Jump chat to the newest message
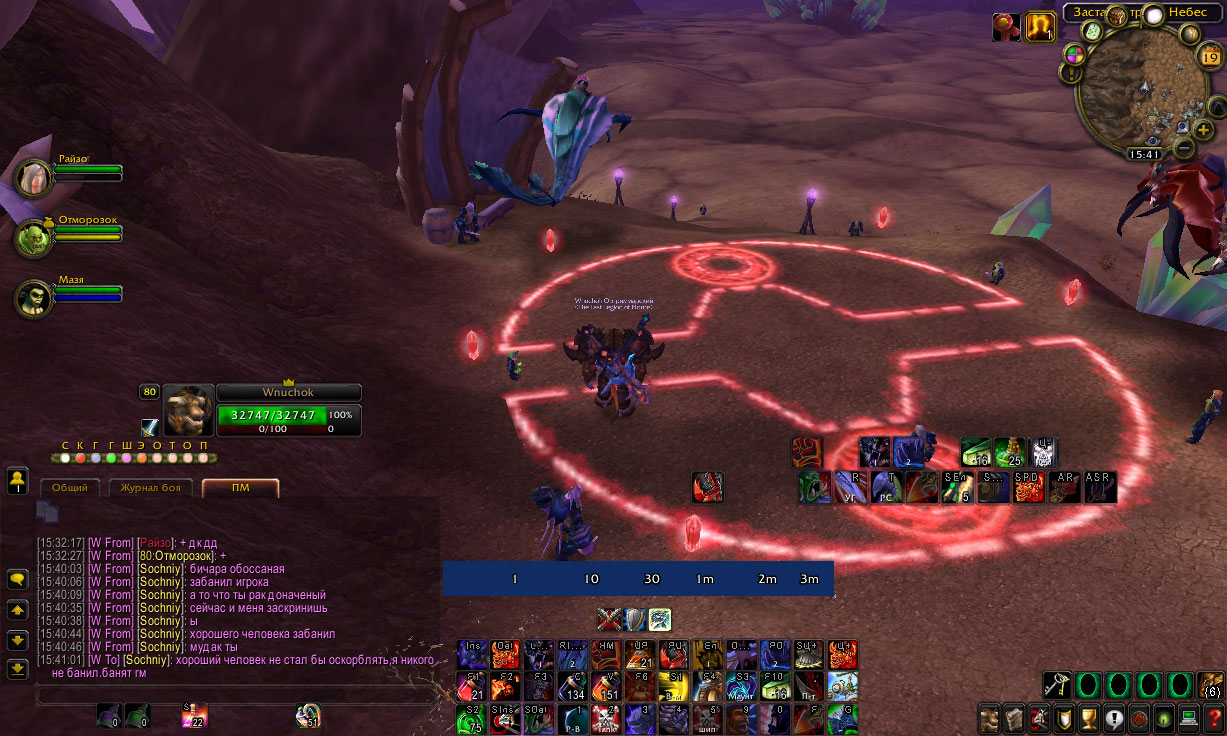 (x=17, y=668)
